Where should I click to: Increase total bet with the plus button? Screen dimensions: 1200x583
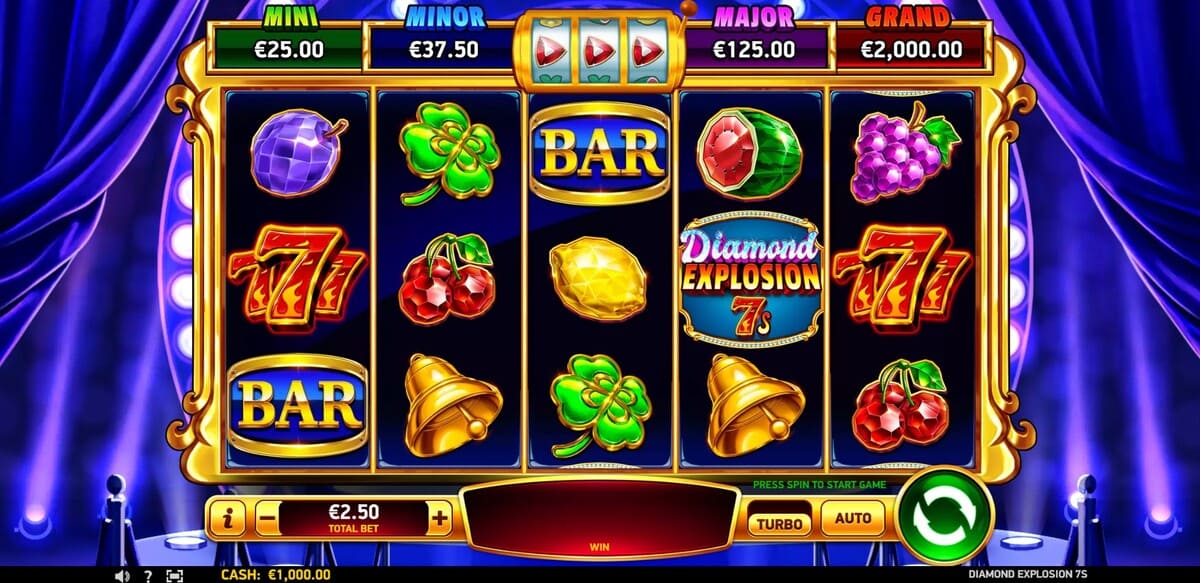coord(440,517)
